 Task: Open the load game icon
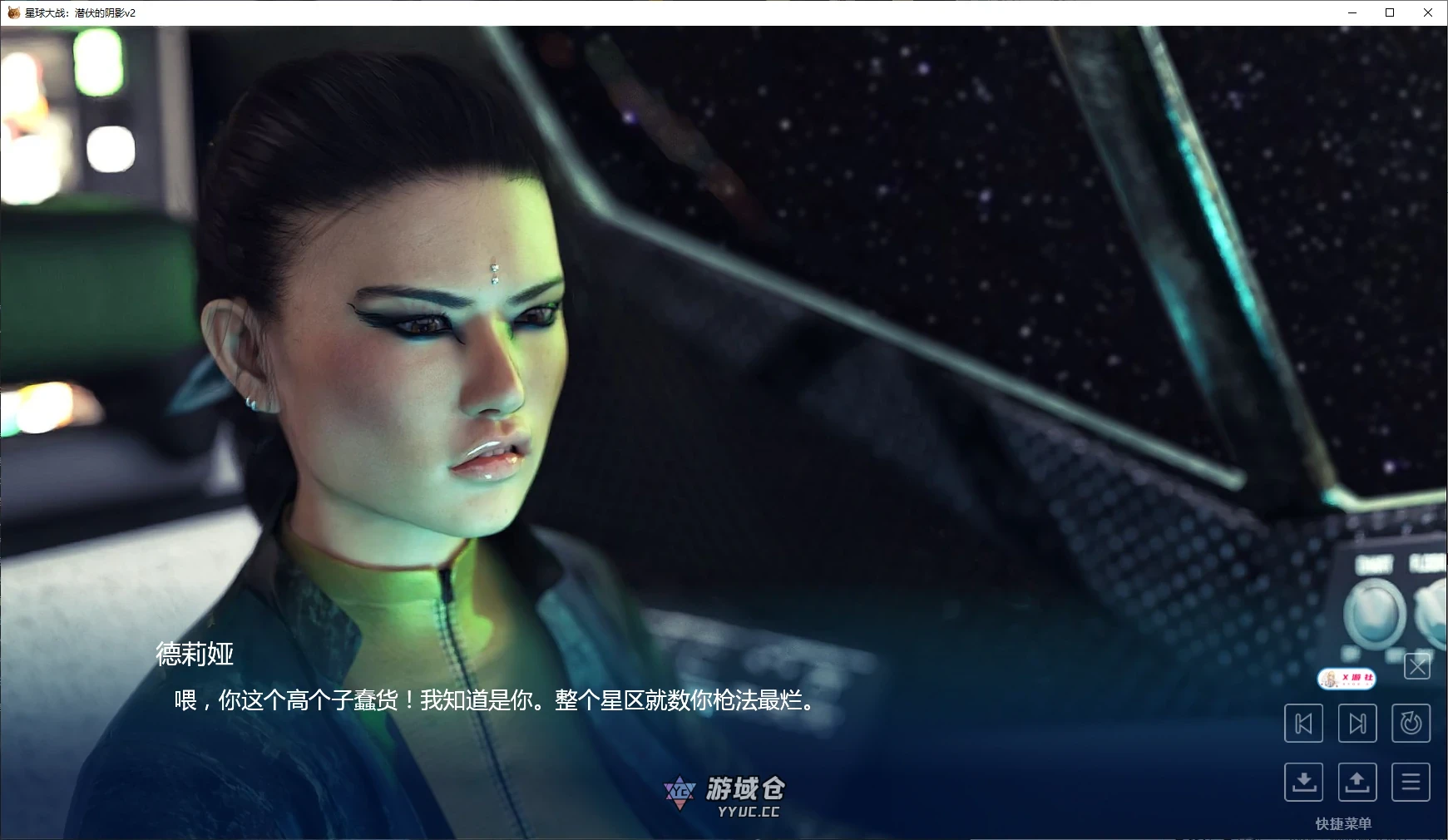click(x=1358, y=782)
